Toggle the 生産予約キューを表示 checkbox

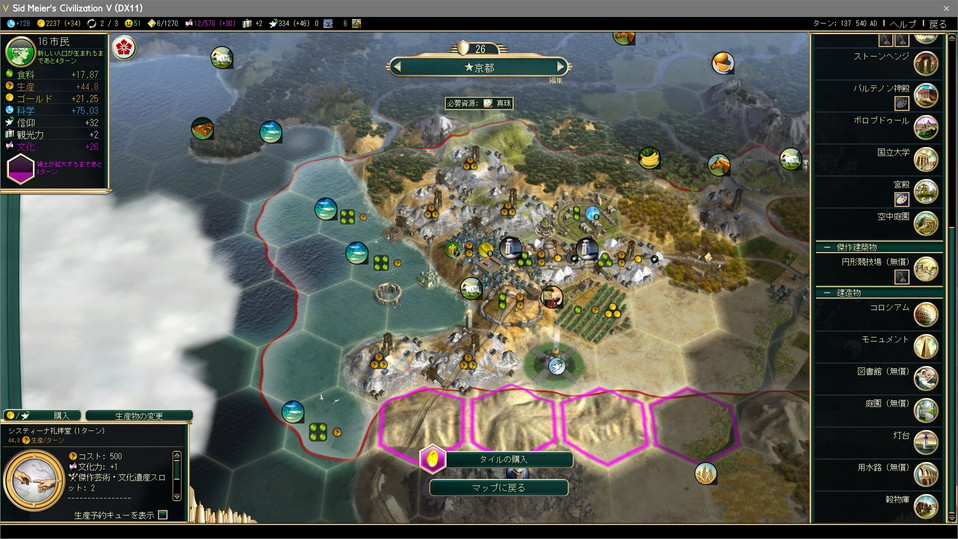[x=163, y=515]
